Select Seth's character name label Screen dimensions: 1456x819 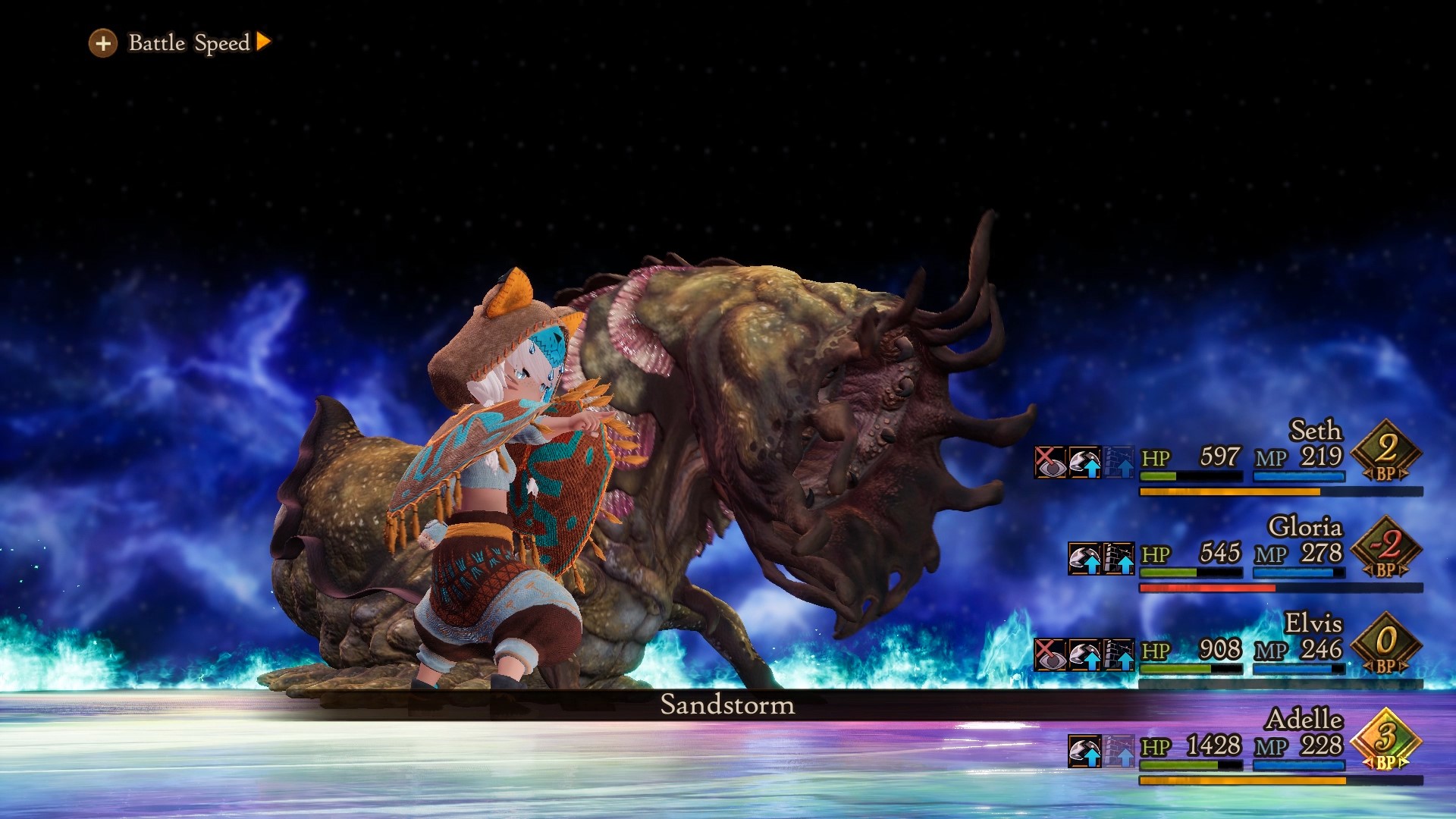(x=1316, y=431)
